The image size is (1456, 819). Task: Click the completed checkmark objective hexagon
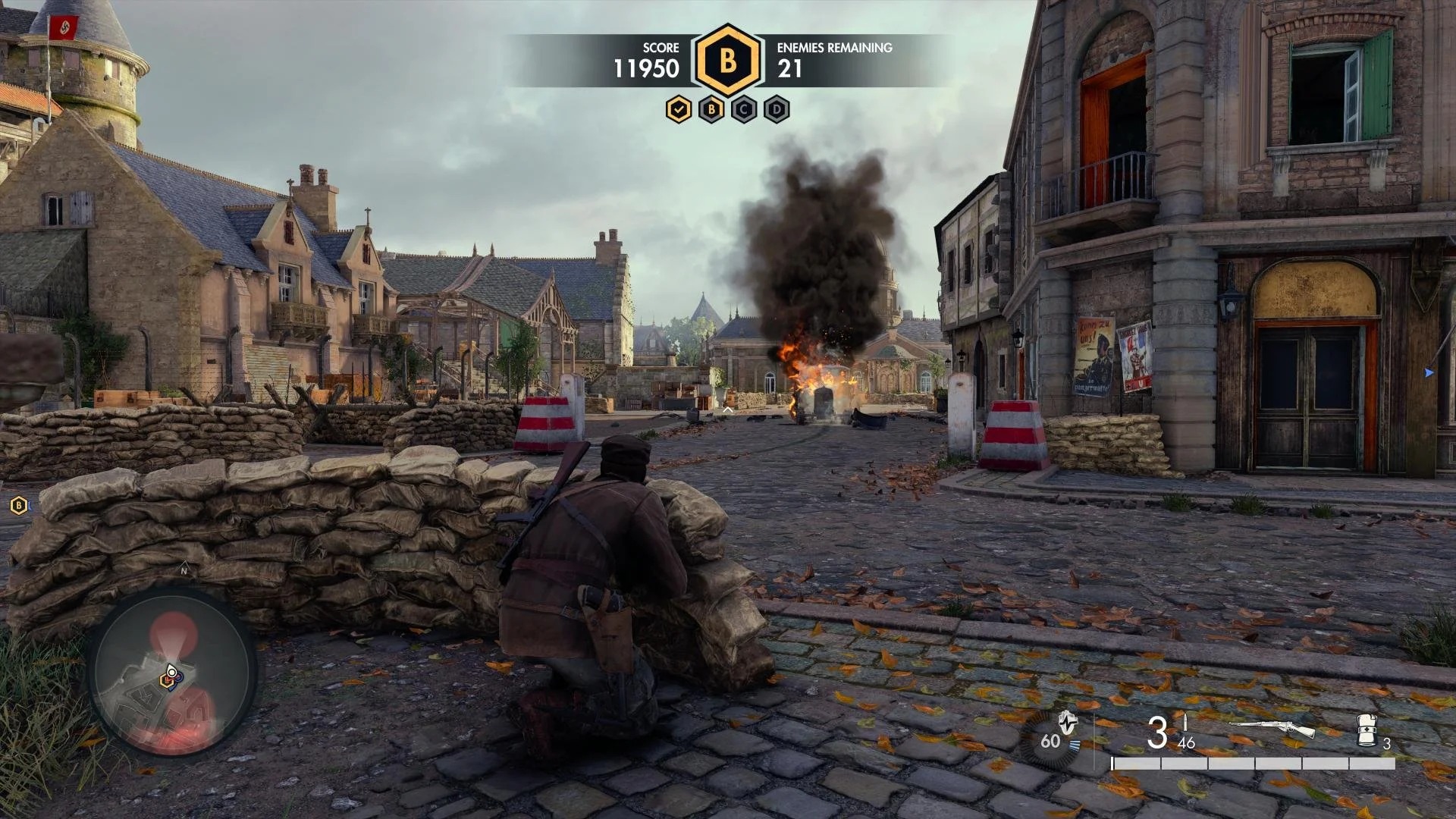[x=679, y=110]
